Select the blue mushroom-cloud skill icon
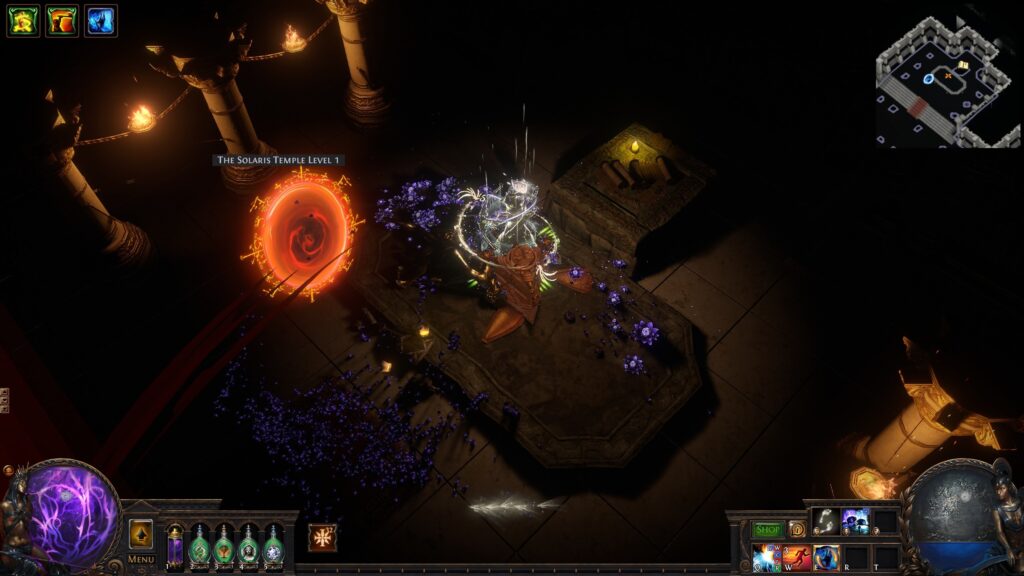Viewport: 1024px width, 576px height. (x=856, y=520)
